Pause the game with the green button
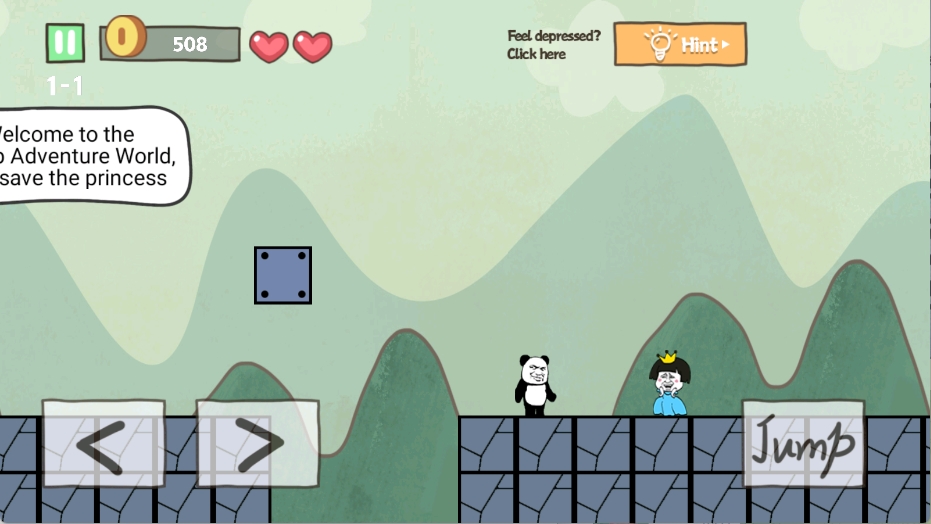The image size is (931, 524). click(65, 43)
